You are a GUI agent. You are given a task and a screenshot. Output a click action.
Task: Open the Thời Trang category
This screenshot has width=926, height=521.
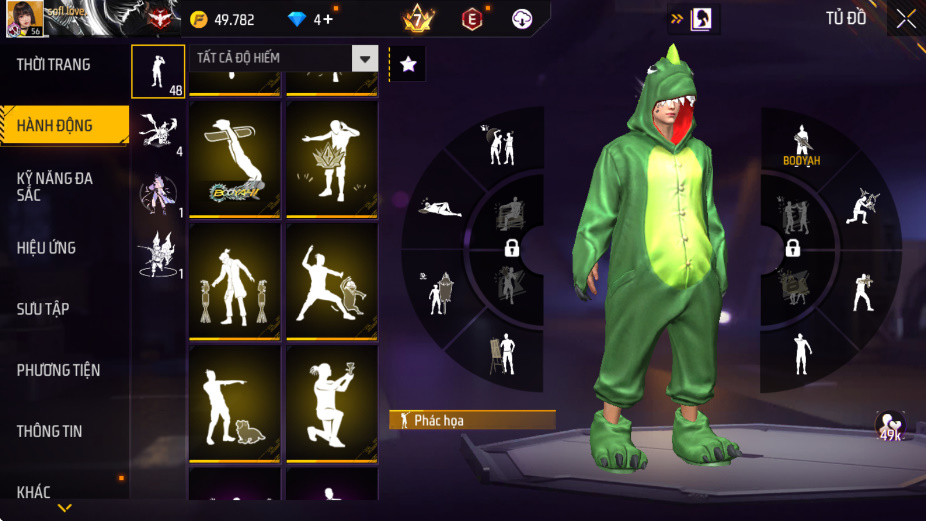tap(54, 65)
